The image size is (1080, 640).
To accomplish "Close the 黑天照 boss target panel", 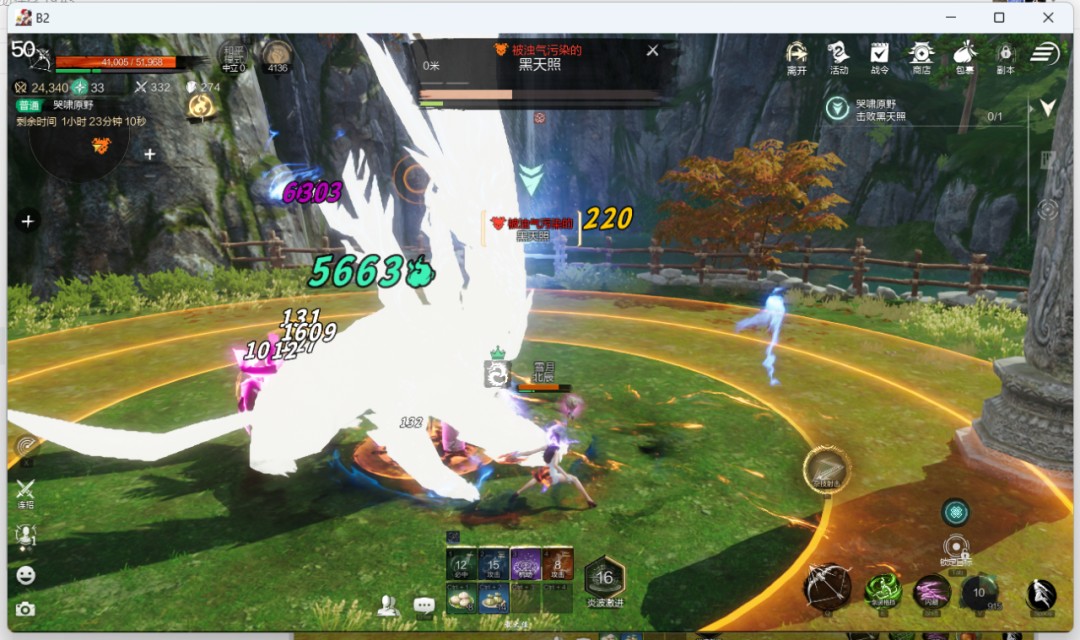I will [653, 50].
